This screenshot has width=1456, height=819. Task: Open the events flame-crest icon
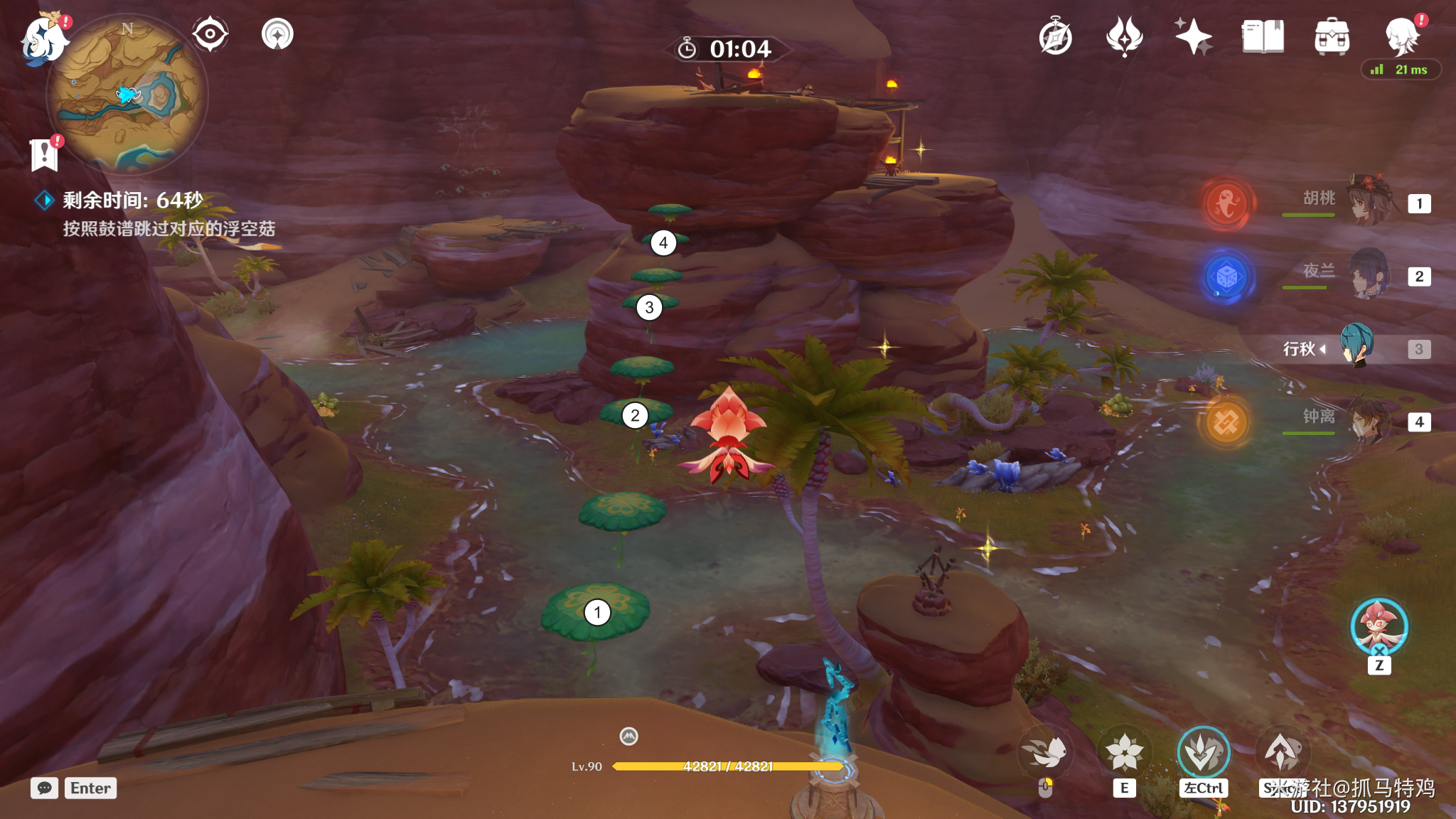[x=1124, y=37]
